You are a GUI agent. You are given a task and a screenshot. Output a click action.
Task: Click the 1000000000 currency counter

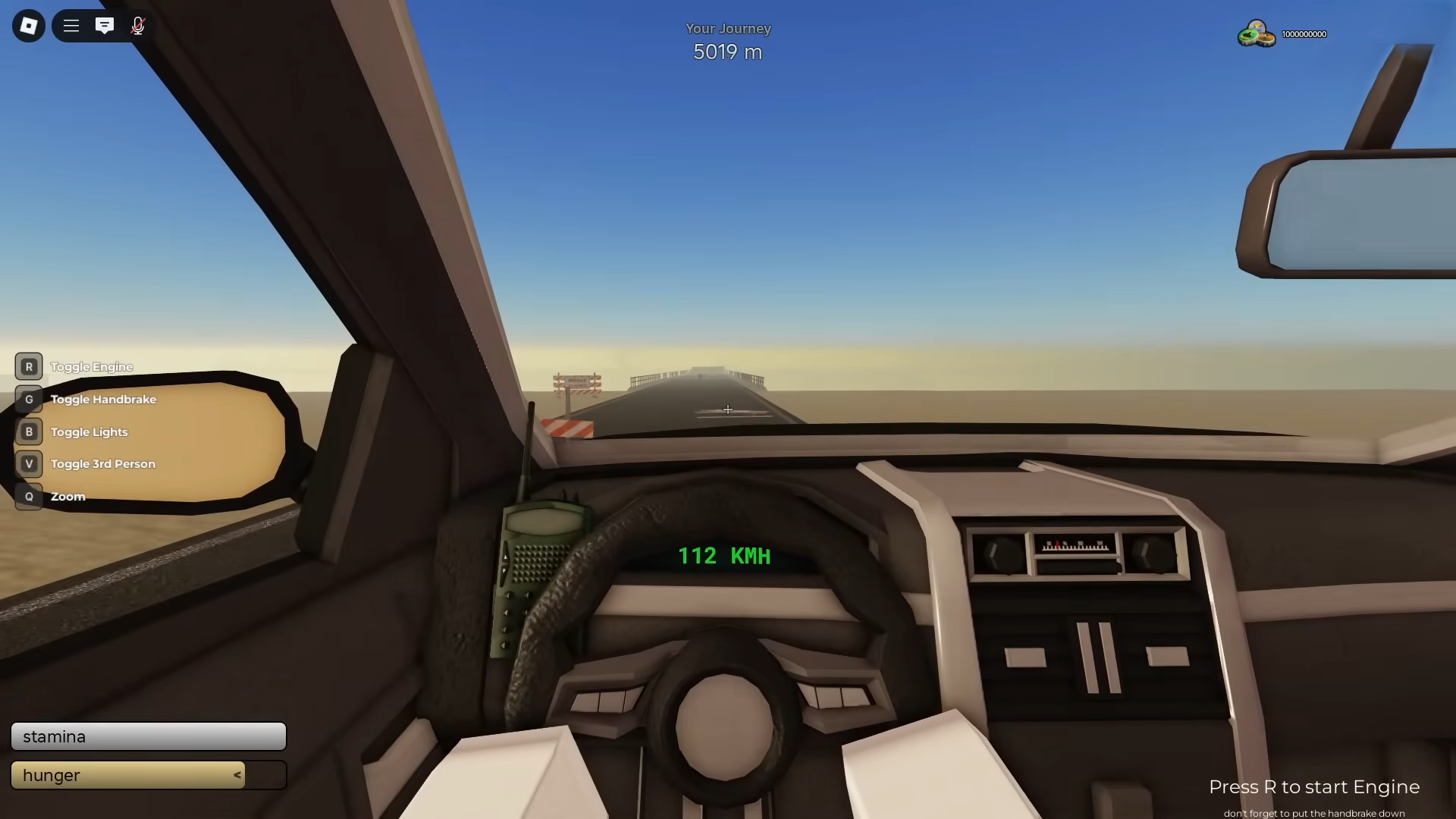click(1303, 33)
